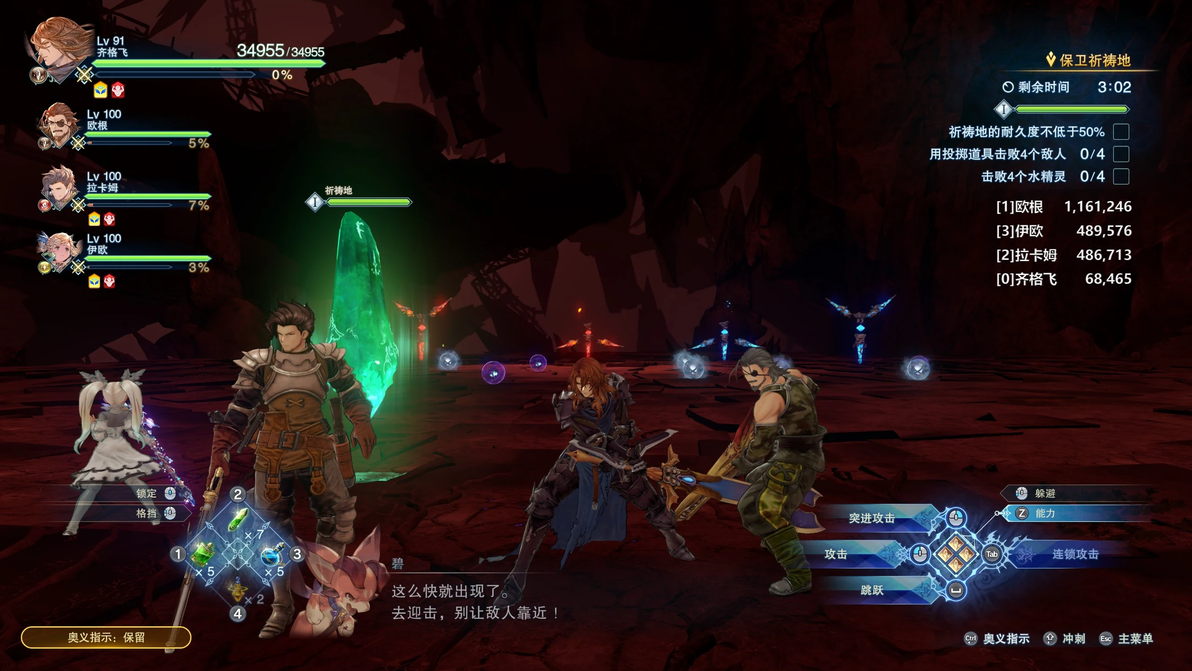Open the 保卫祈祷地 quest objective header
Image resolution: width=1192 pixels, height=671 pixels.
pyautogui.click(x=1094, y=60)
